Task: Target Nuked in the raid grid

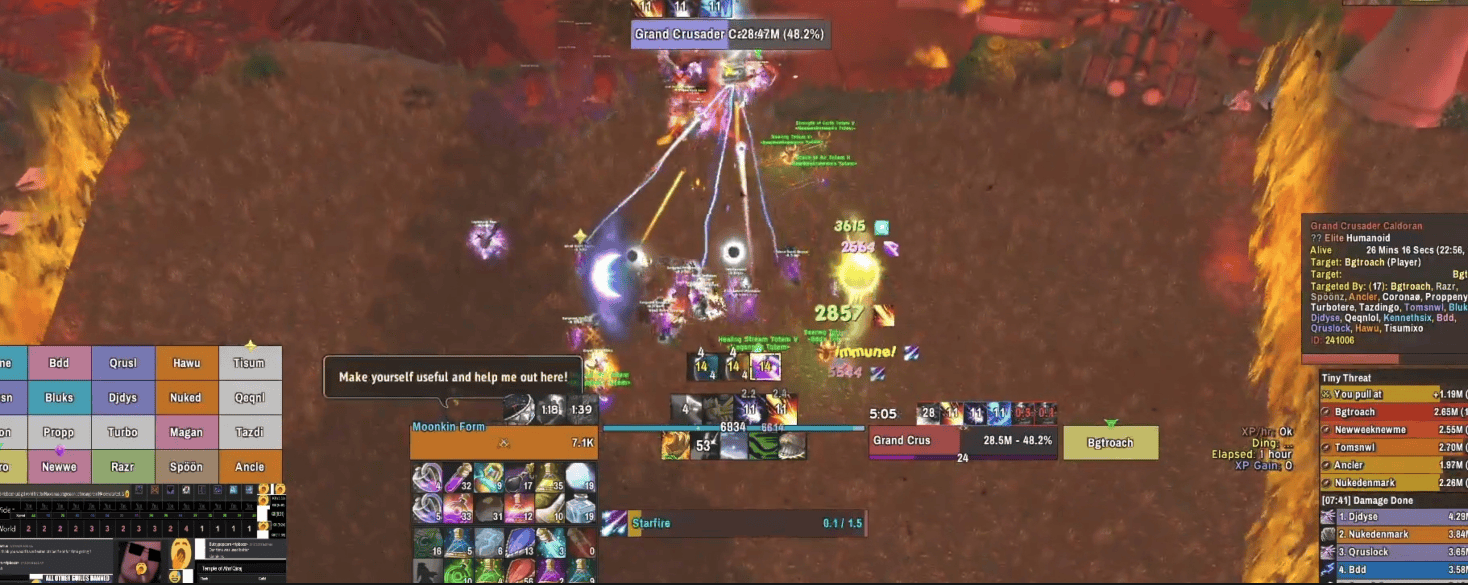Action: 186,398
